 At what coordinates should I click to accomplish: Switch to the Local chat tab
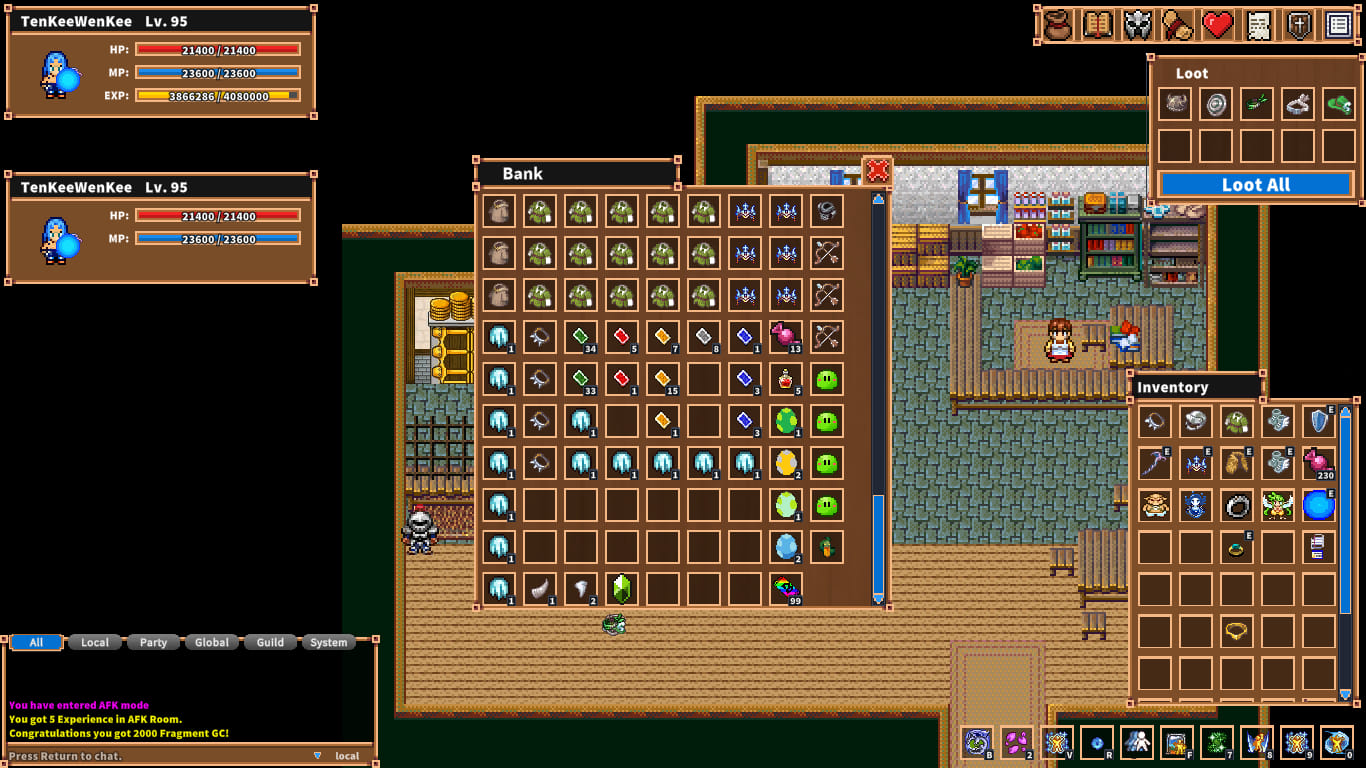coord(95,642)
